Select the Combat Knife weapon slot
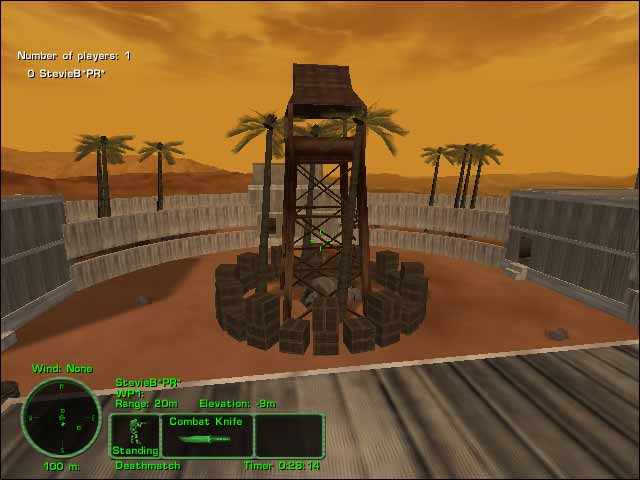The image size is (640, 480). pyautogui.click(x=205, y=435)
